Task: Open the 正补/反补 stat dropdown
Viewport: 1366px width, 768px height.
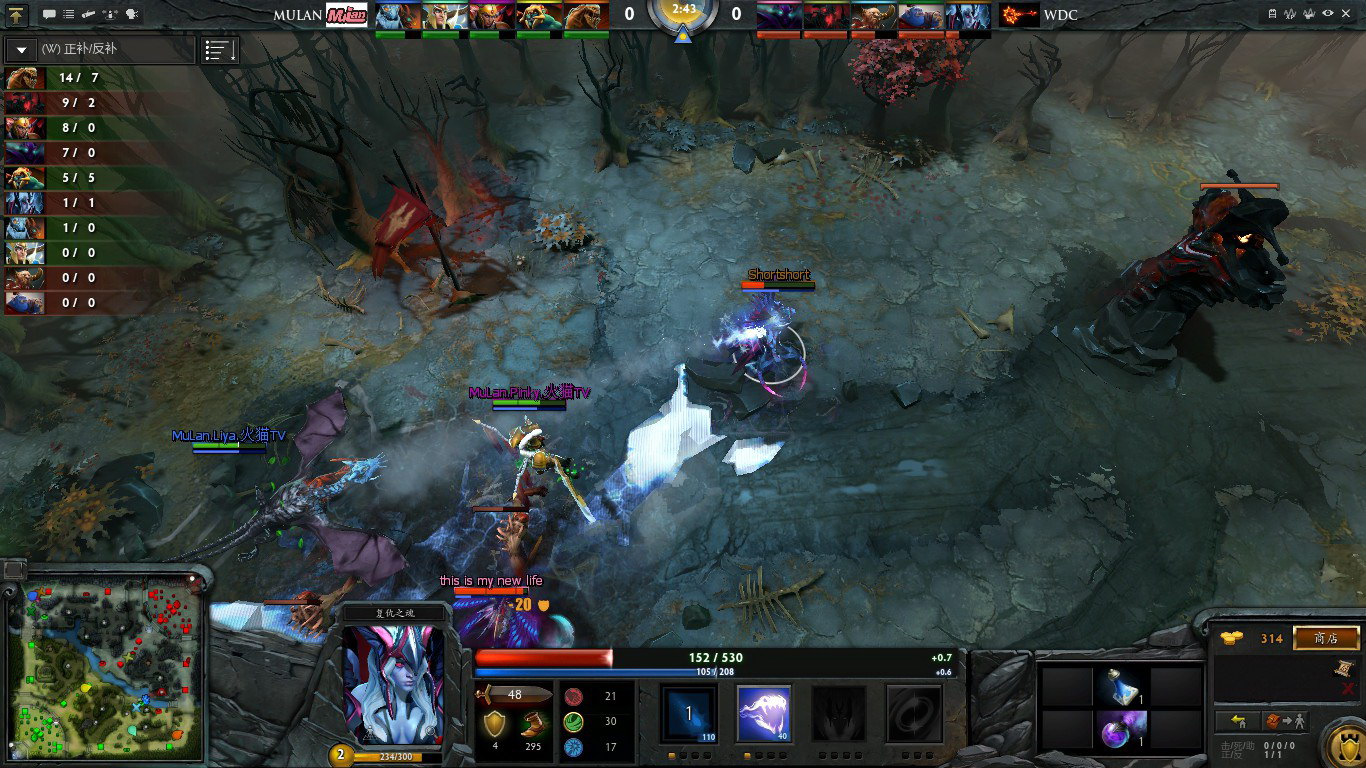Action: 22,50
